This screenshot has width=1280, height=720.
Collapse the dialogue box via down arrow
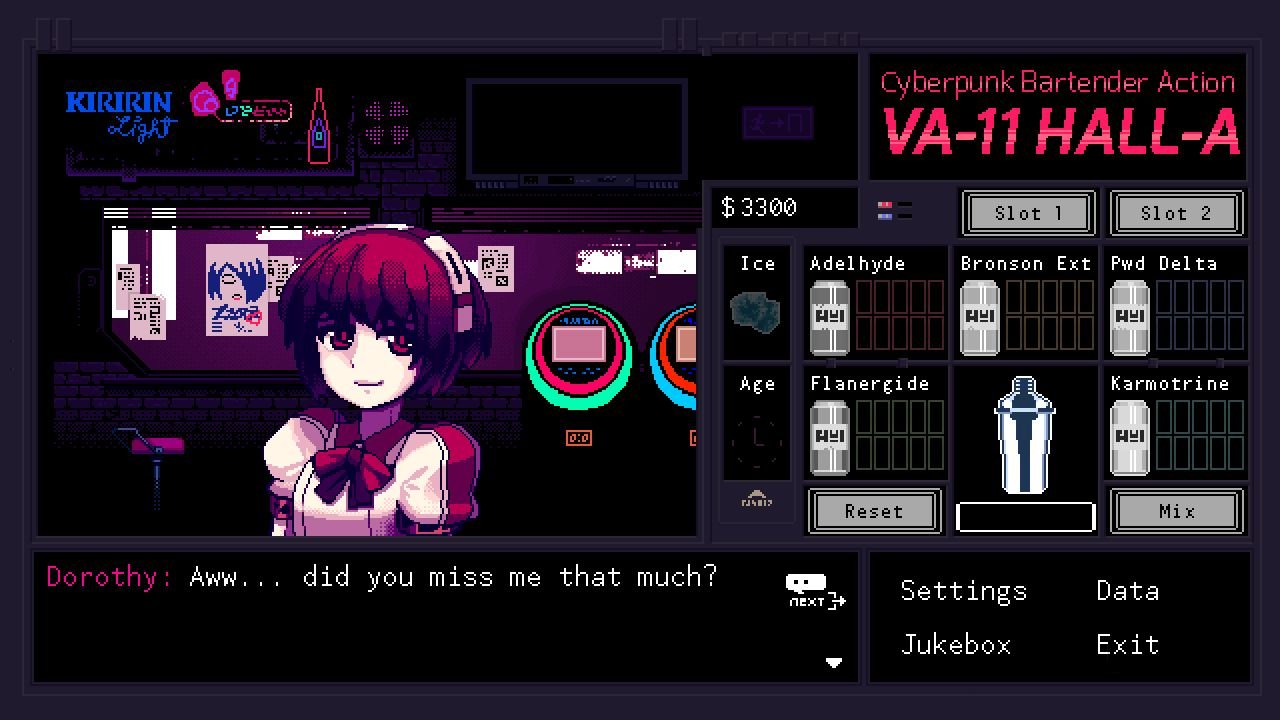pyautogui.click(x=834, y=662)
